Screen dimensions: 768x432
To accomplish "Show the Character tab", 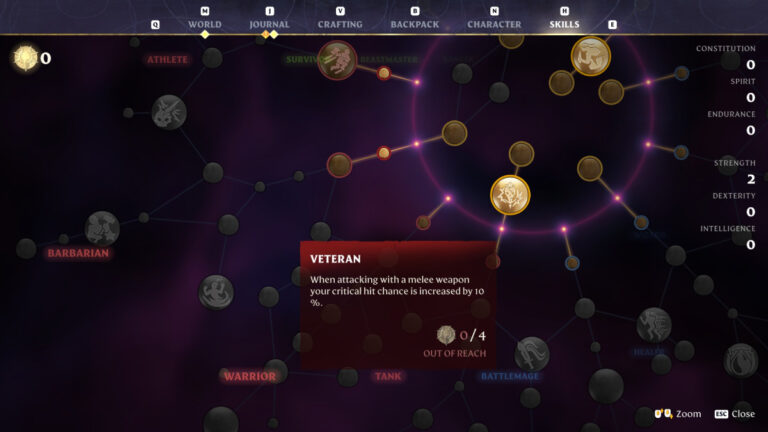I will pyautogui.click(x=494, y=24).
